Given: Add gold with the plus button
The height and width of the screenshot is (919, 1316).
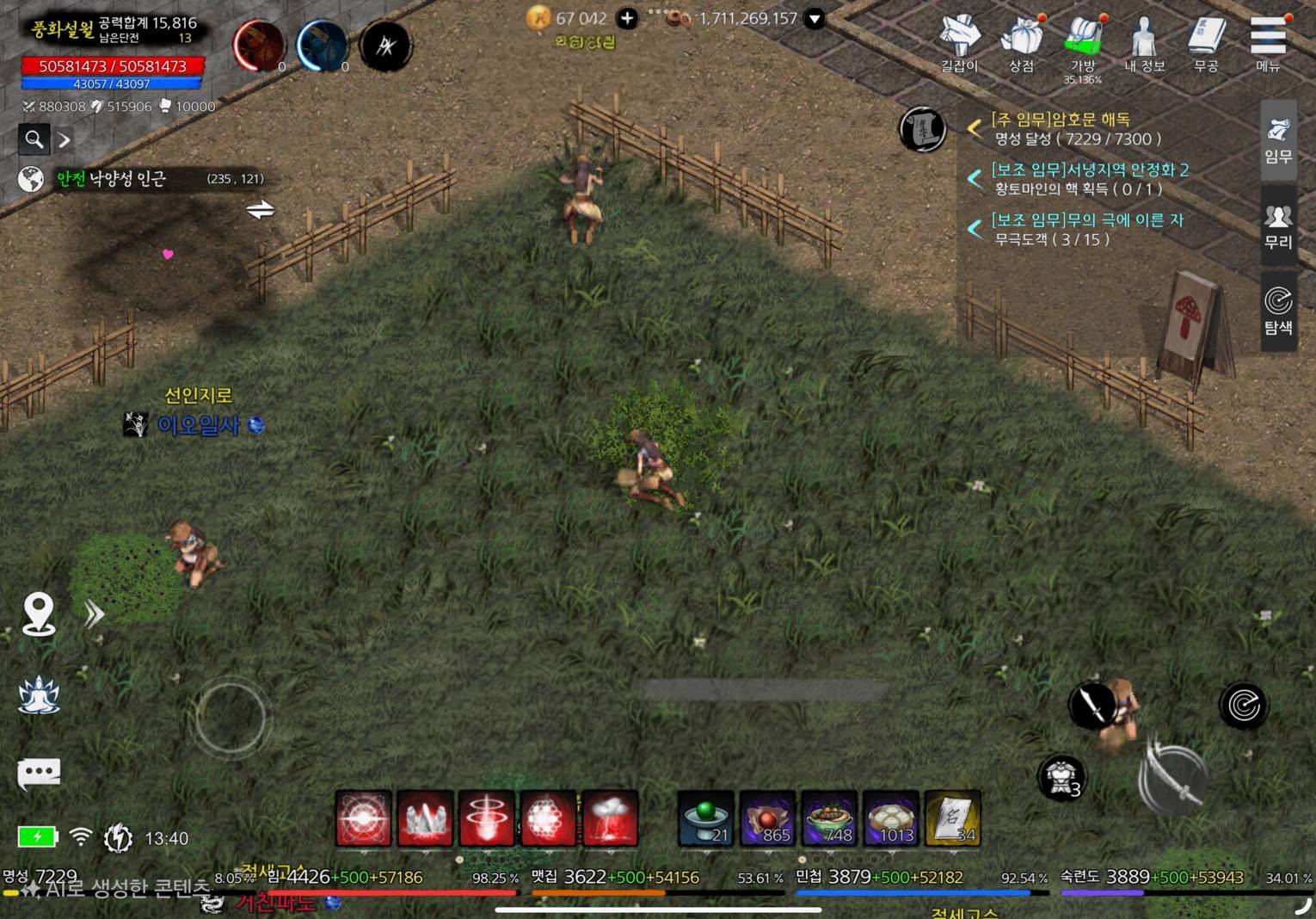Looking at the screenshot, I should [628, 18].
